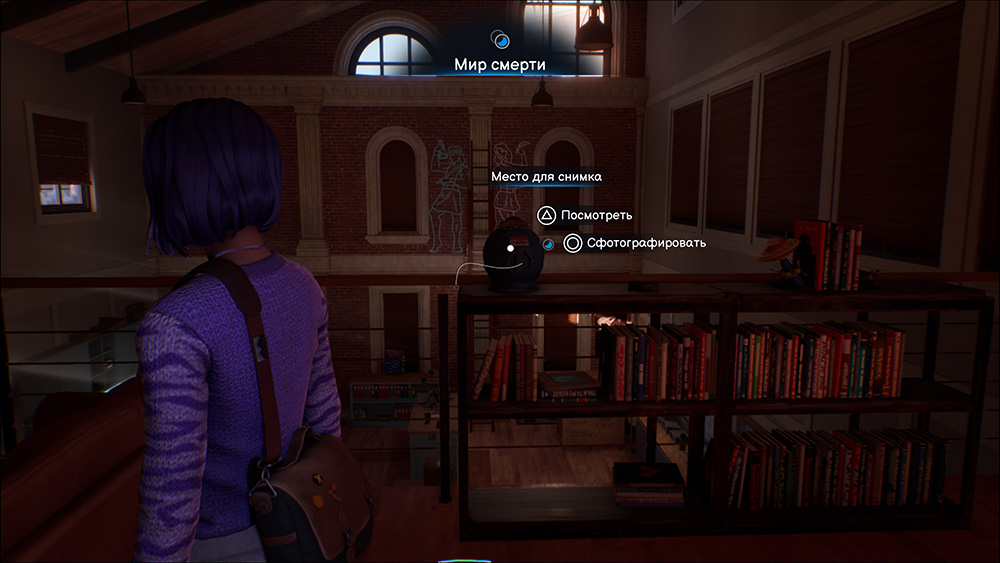The image size is (1000, 563).
Task: Click the "Мир смерти" world indicator
Action: point(500,65)
